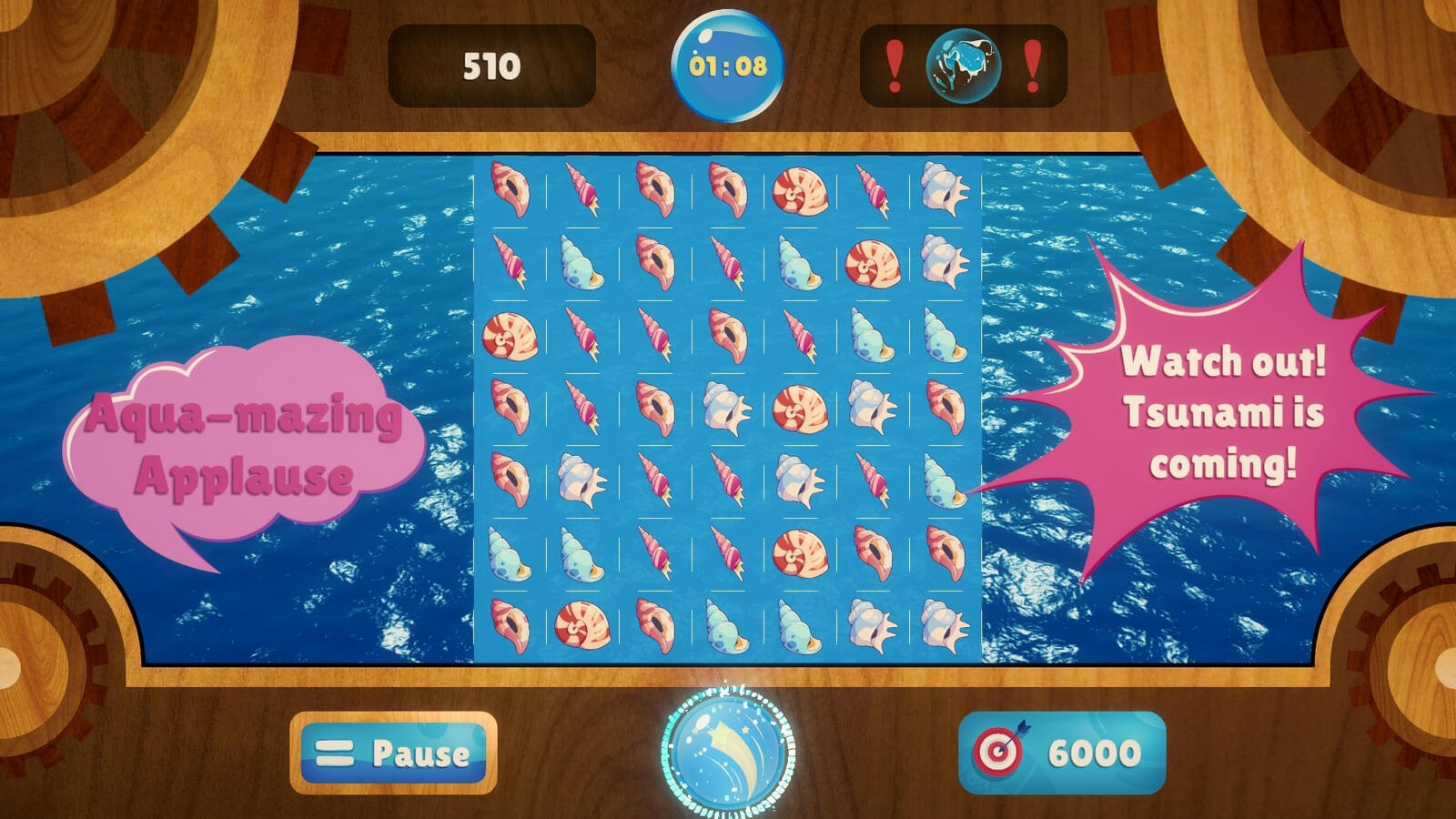1456x819 pixels.
Task: Click the pause menu stripes icon on the Pause button
Action: (x=334, y=752)
